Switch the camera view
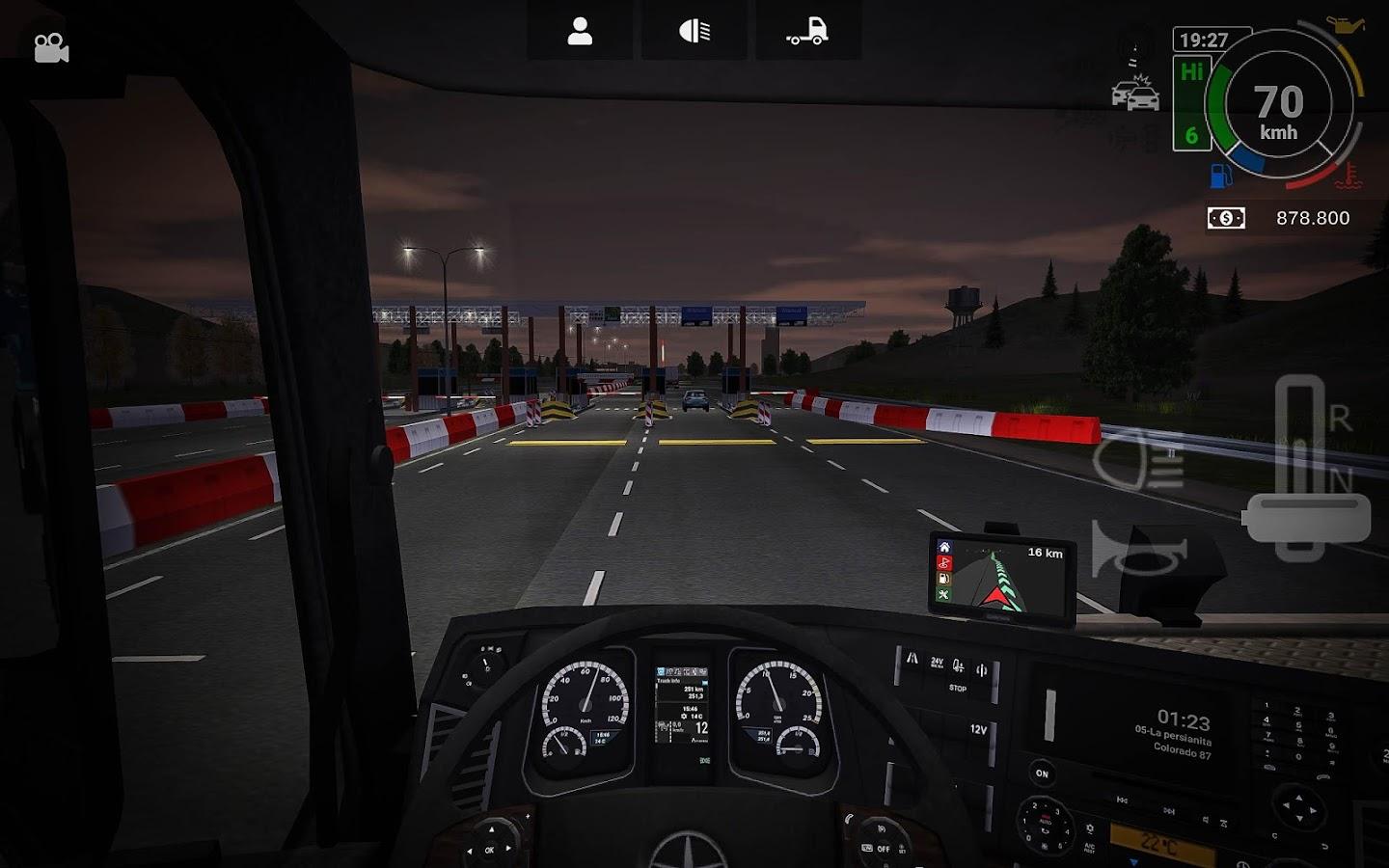 [51, 48]
